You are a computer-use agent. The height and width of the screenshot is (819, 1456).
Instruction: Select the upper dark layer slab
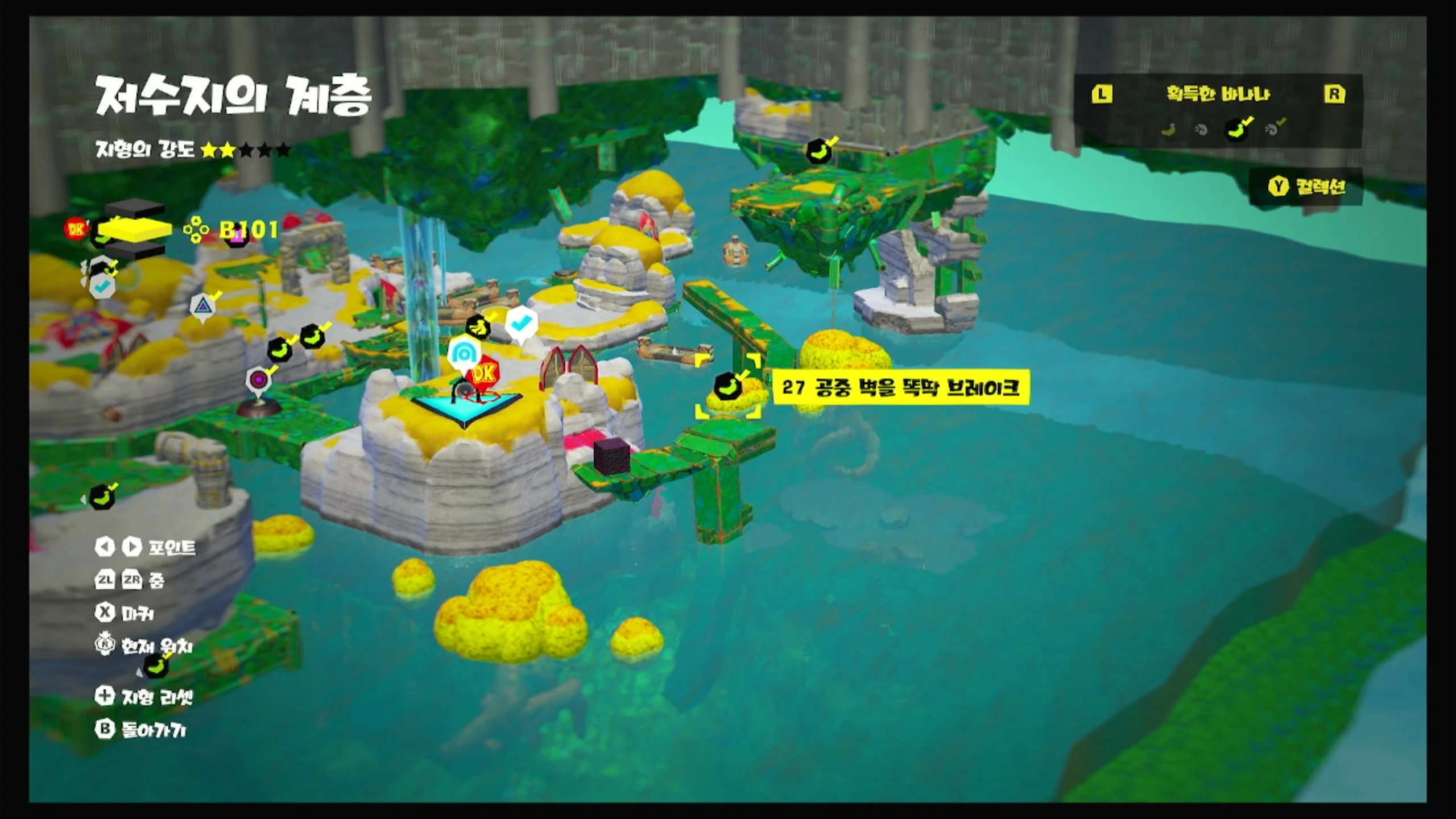coord(135,208)
